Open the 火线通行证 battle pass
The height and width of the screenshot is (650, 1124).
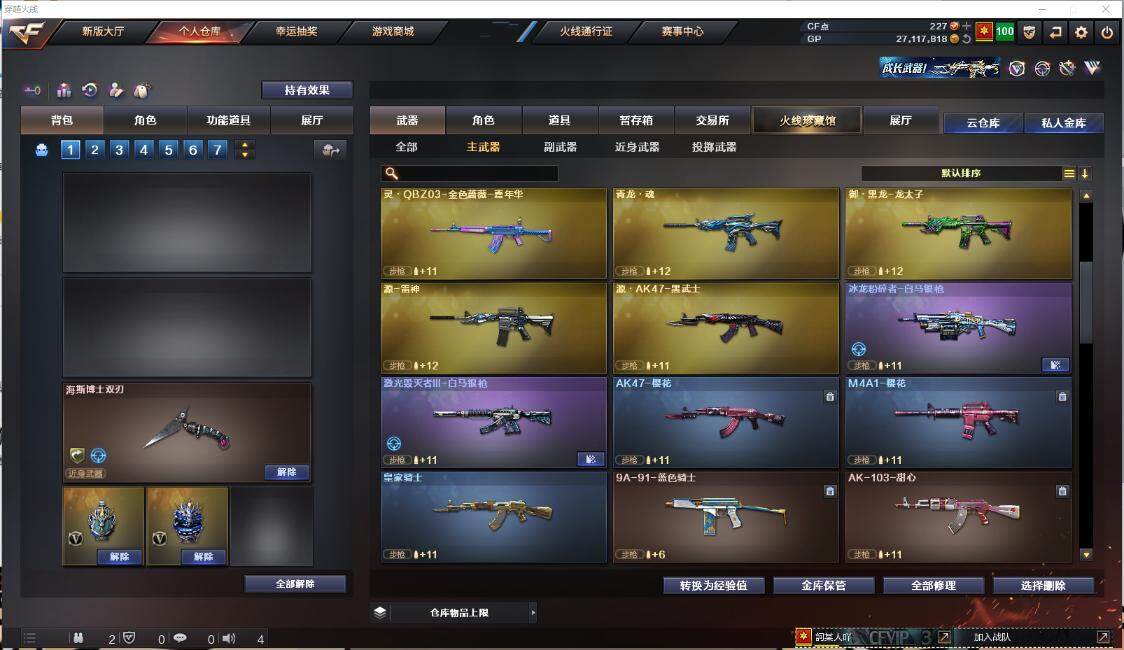(x=586, y=31)
